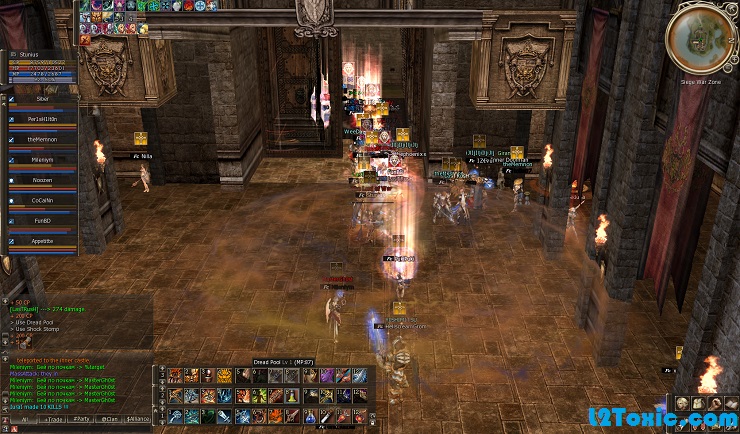Show the @Clan chat tab
This screenshot has height=434, width=740.
coord(109,419)
